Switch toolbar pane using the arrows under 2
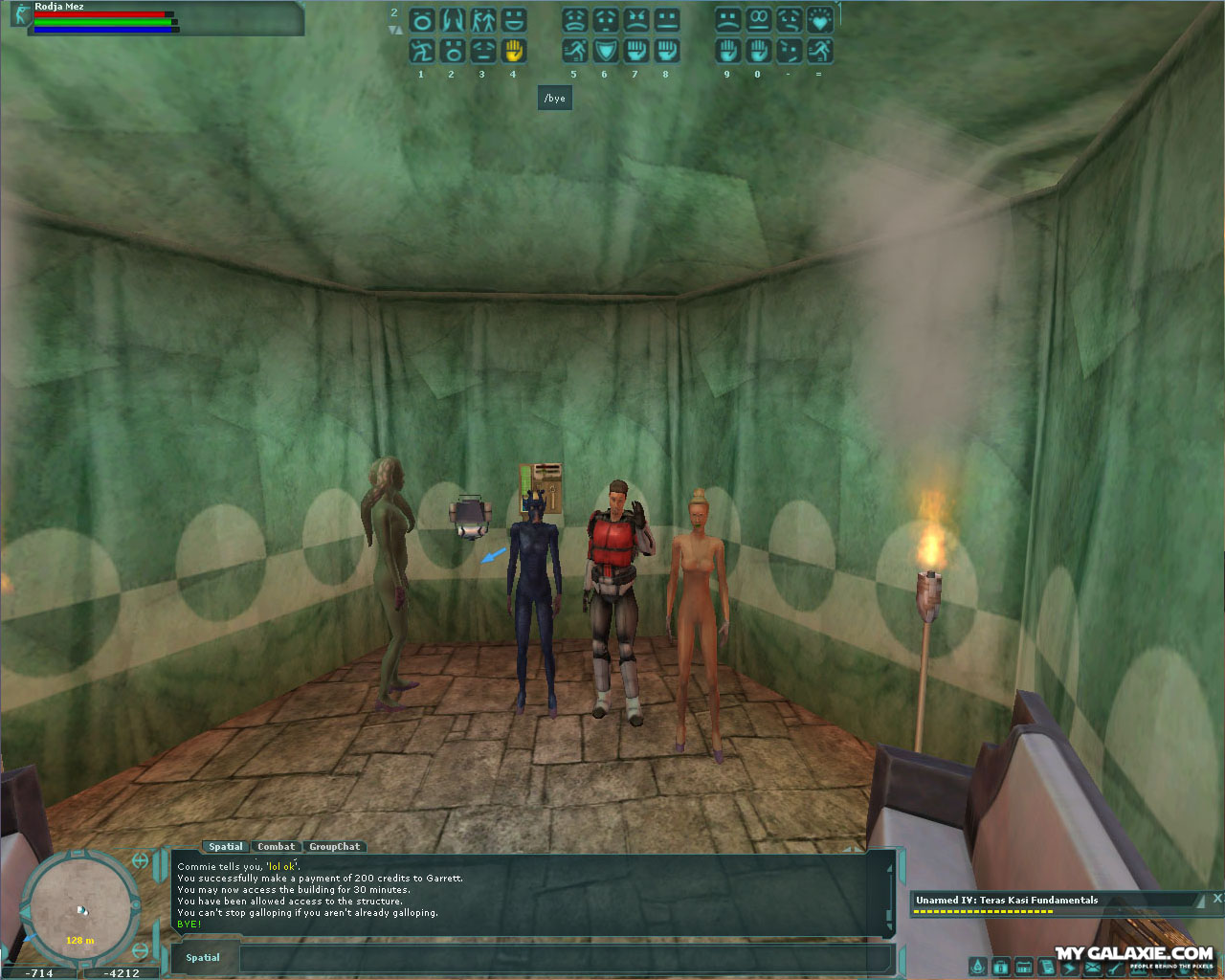This screenshot has width=1225, height=980. point(394,30)
